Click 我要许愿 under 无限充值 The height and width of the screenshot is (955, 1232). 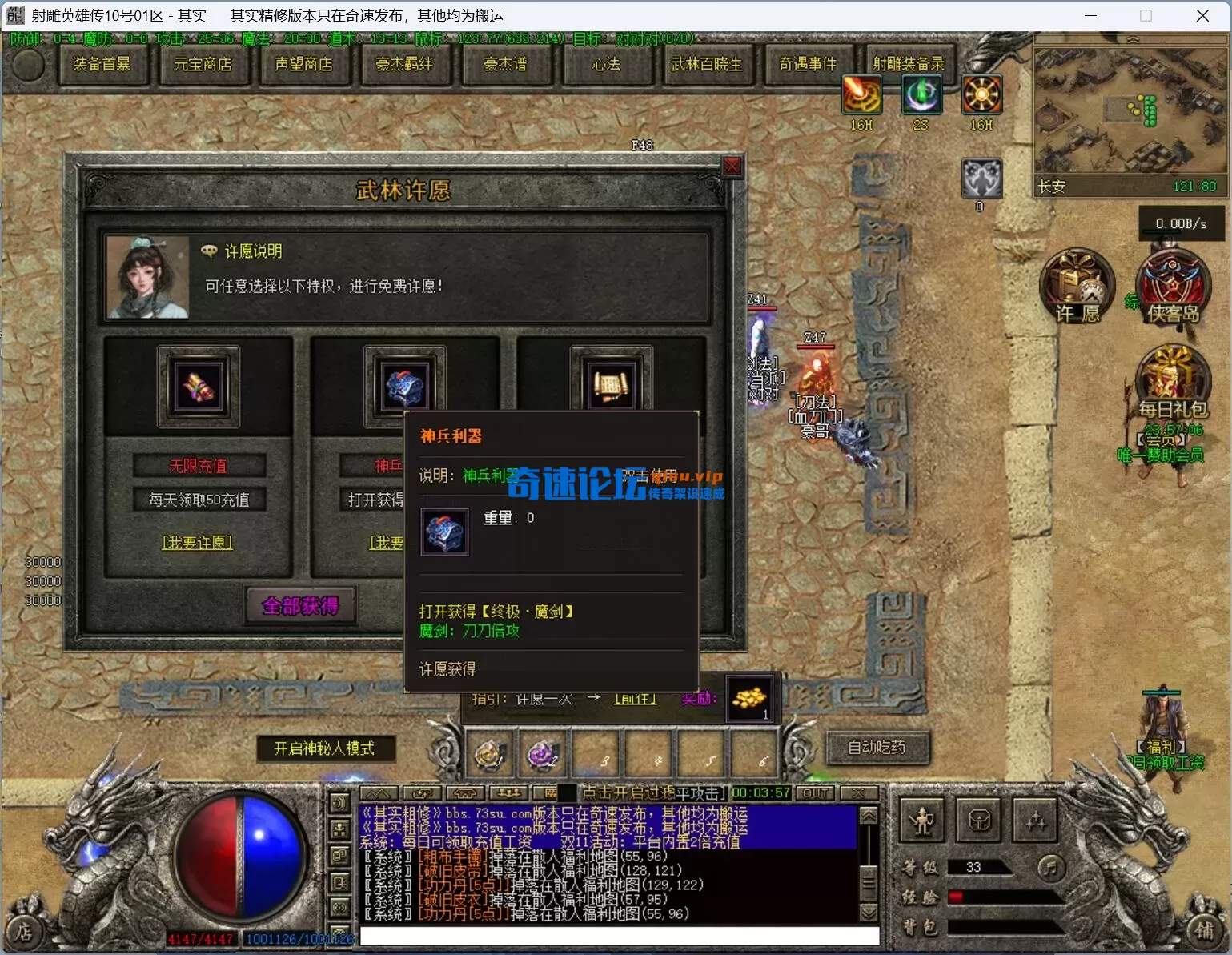[x=198, y=543]
